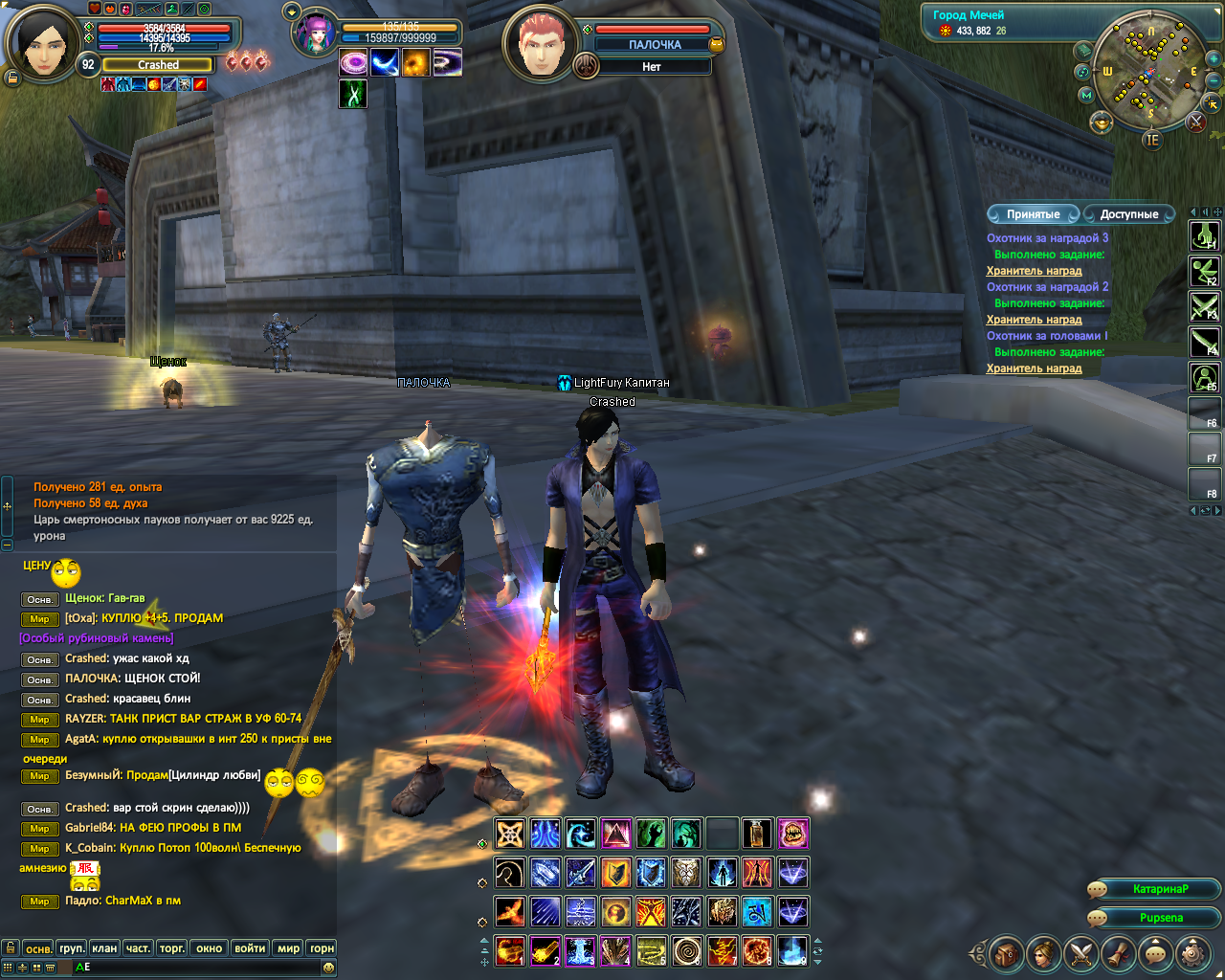
Task: Open quest Охотник за наградой 3
Action: [1047, 238]
